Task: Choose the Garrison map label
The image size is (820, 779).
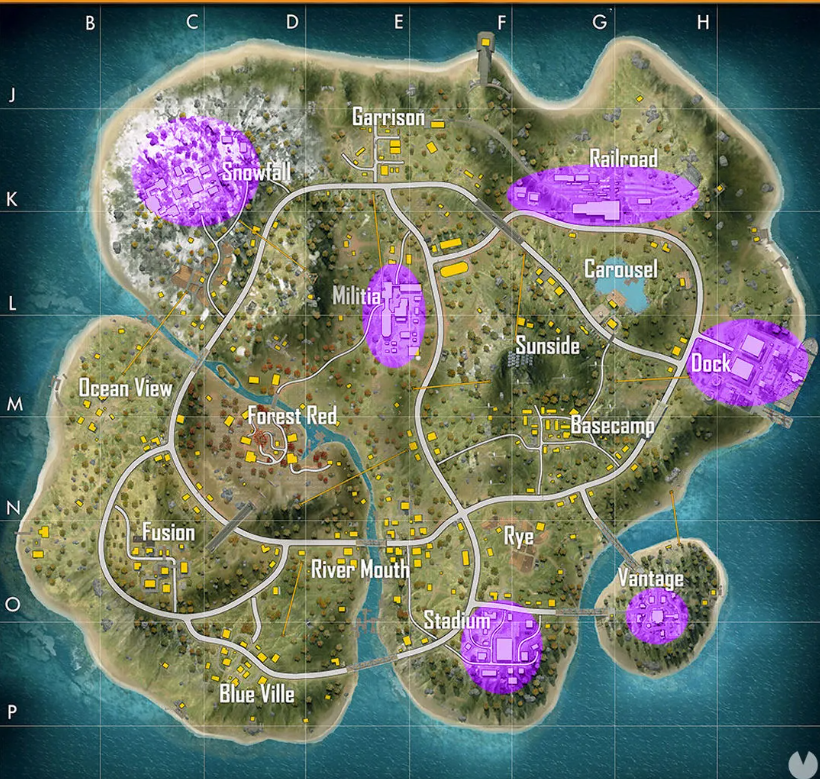Action: point(388,118)
